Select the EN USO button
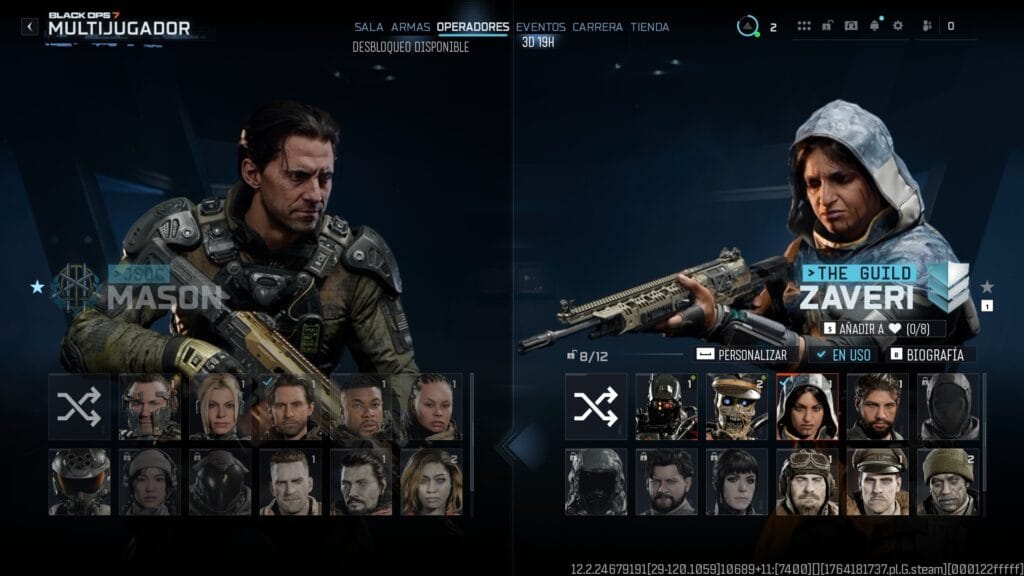The height and width of the screenshot is (576, 1024). (846, 354)
